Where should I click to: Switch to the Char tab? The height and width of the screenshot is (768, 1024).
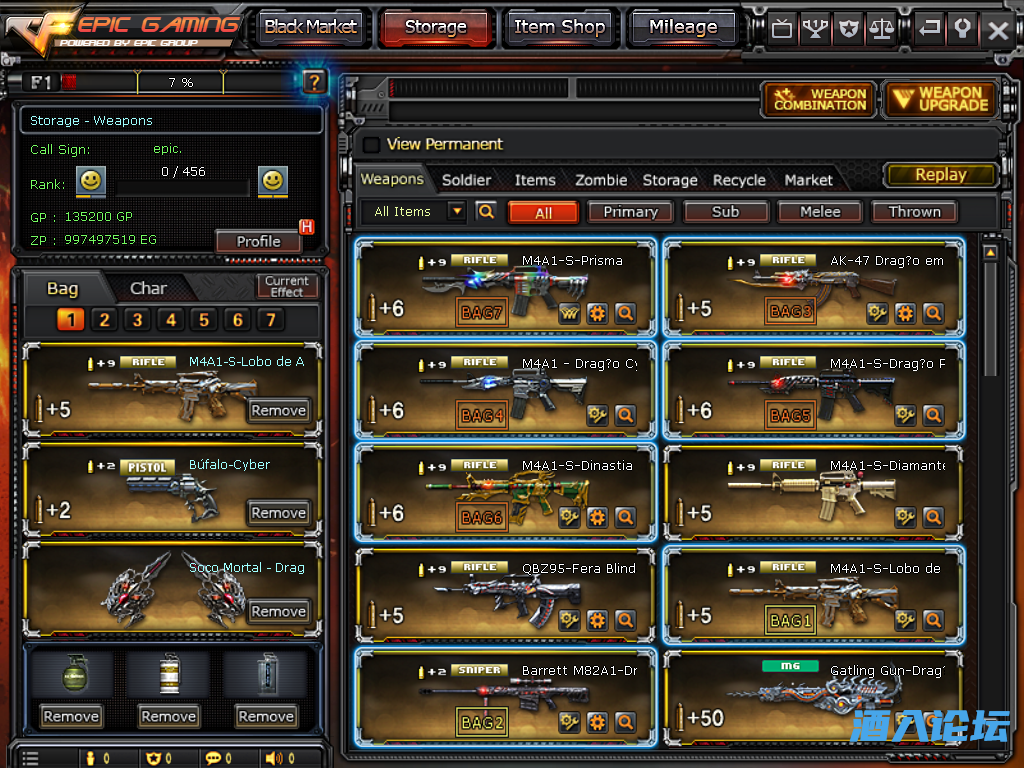pyautogui.click(x=148, y=288)
